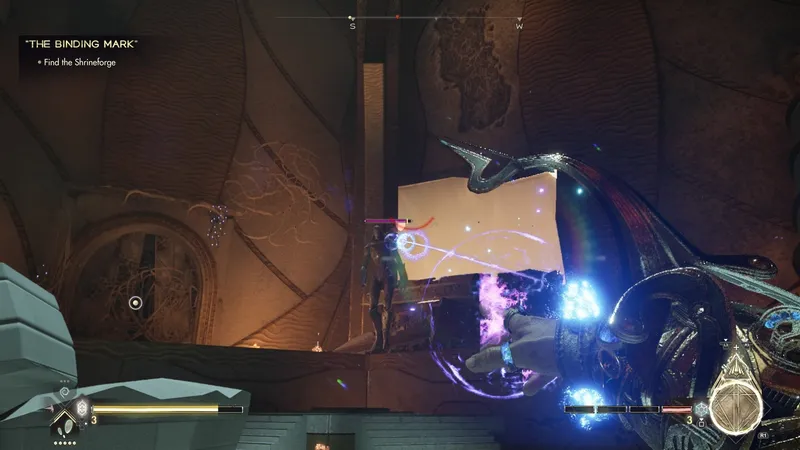Screen dimensions: 800x450
Task: Click the compass bar at top
Action: 398,18
